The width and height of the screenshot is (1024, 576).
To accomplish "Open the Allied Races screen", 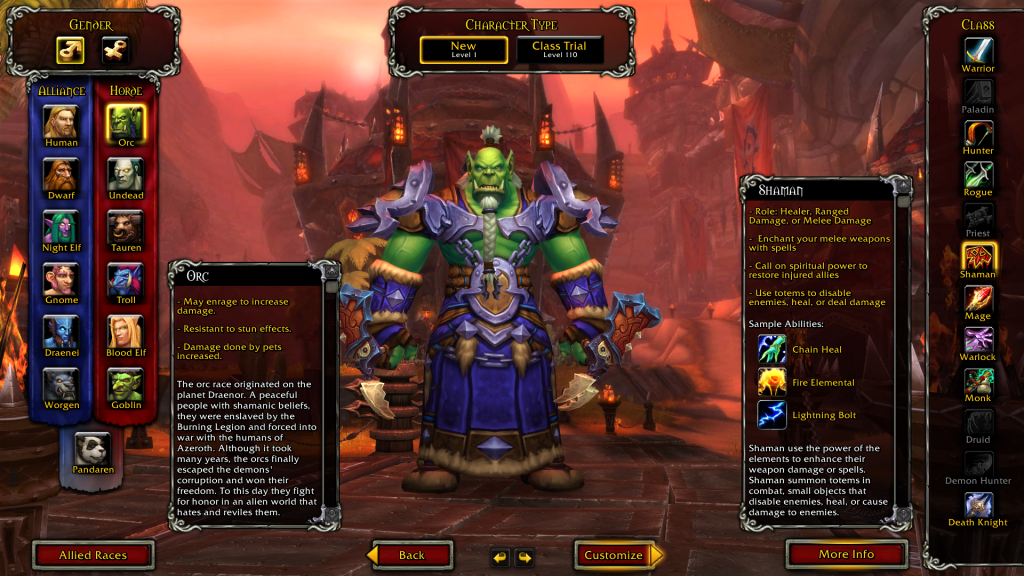I will click(93, 555).
